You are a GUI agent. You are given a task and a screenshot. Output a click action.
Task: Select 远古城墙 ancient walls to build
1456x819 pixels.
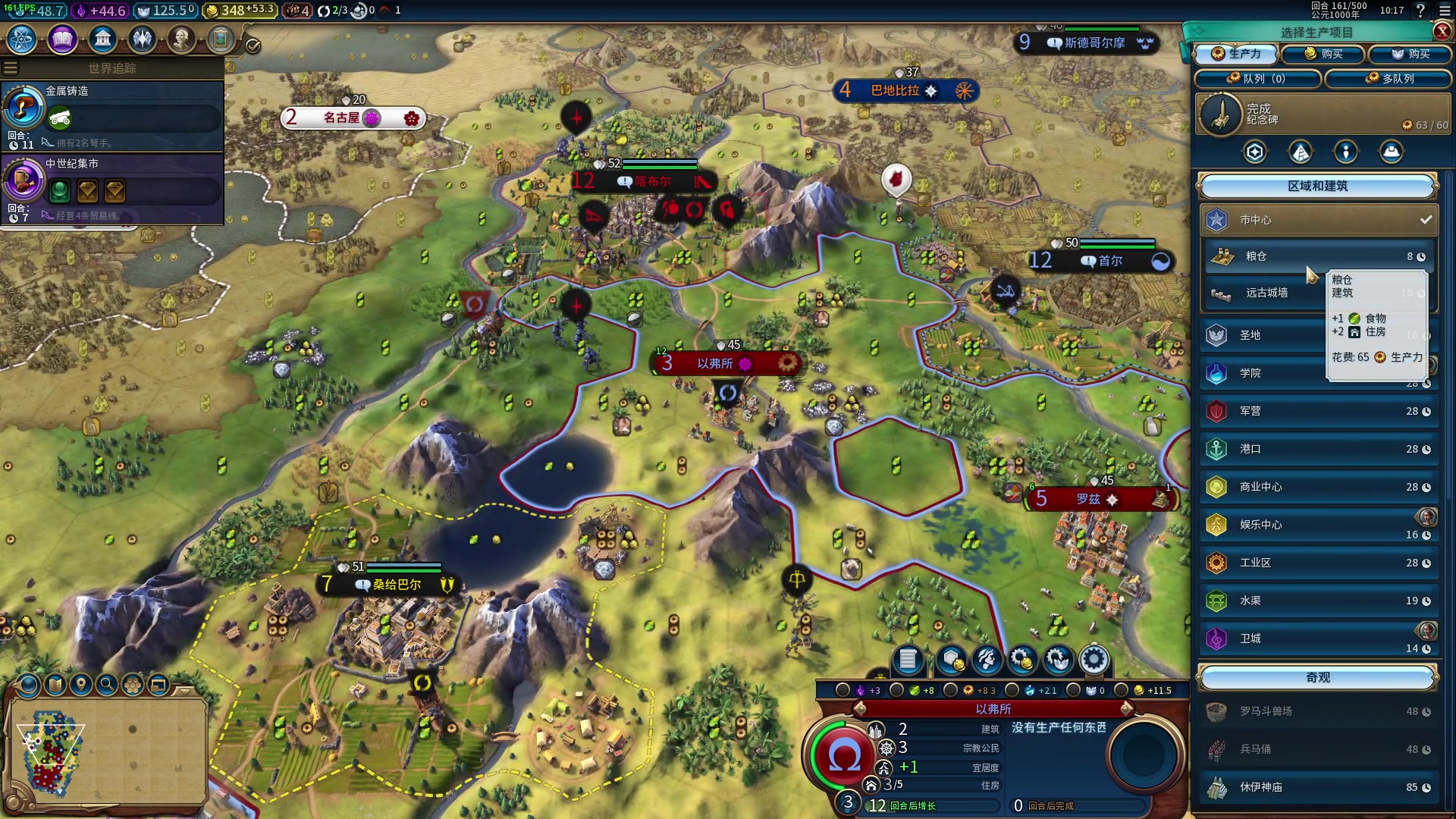(1265, 293)
